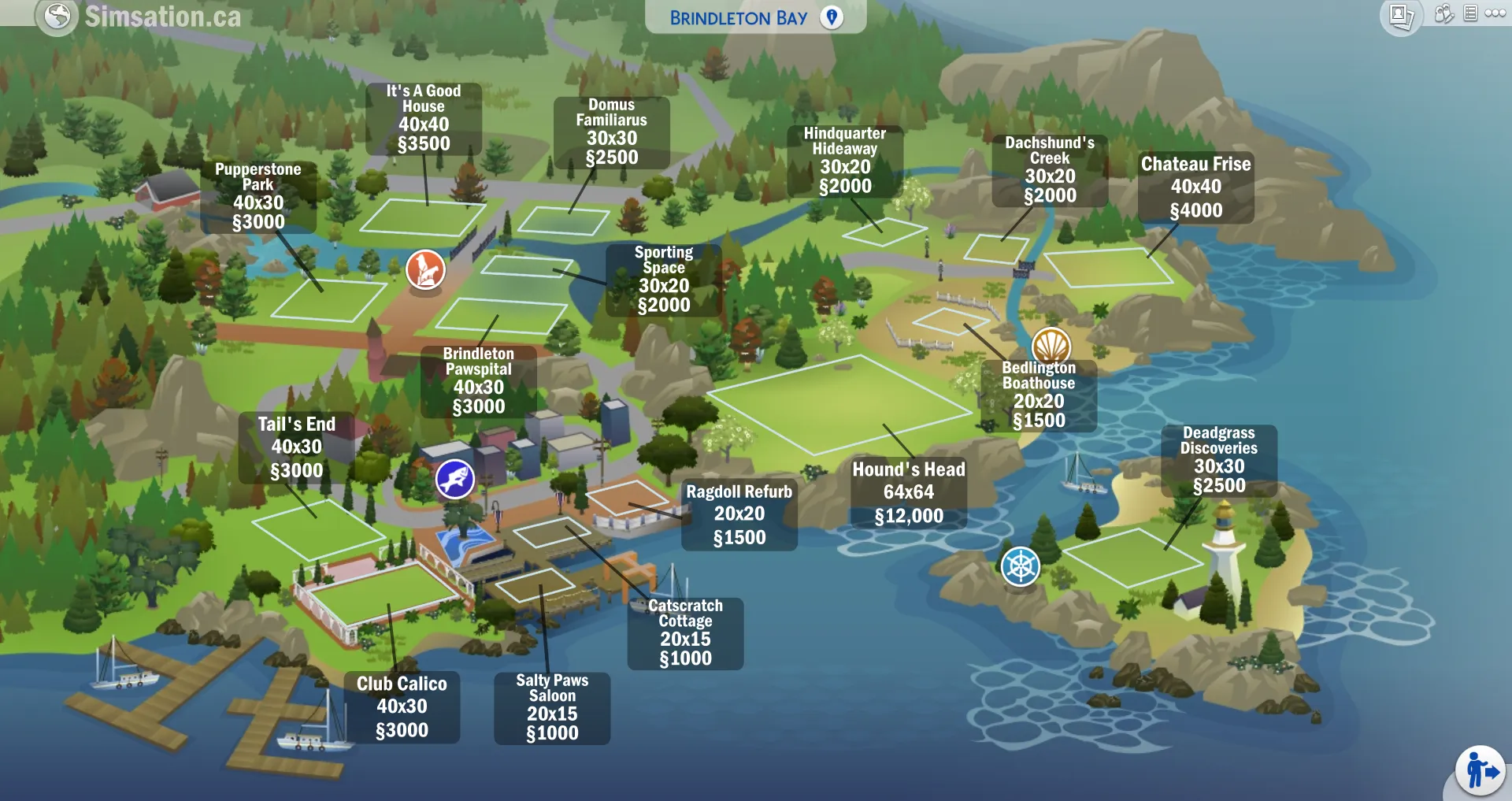This screenshot has height=801, width=1512.
Task: Click the Salty Paws Saloon label
Action: click(552, 708)
